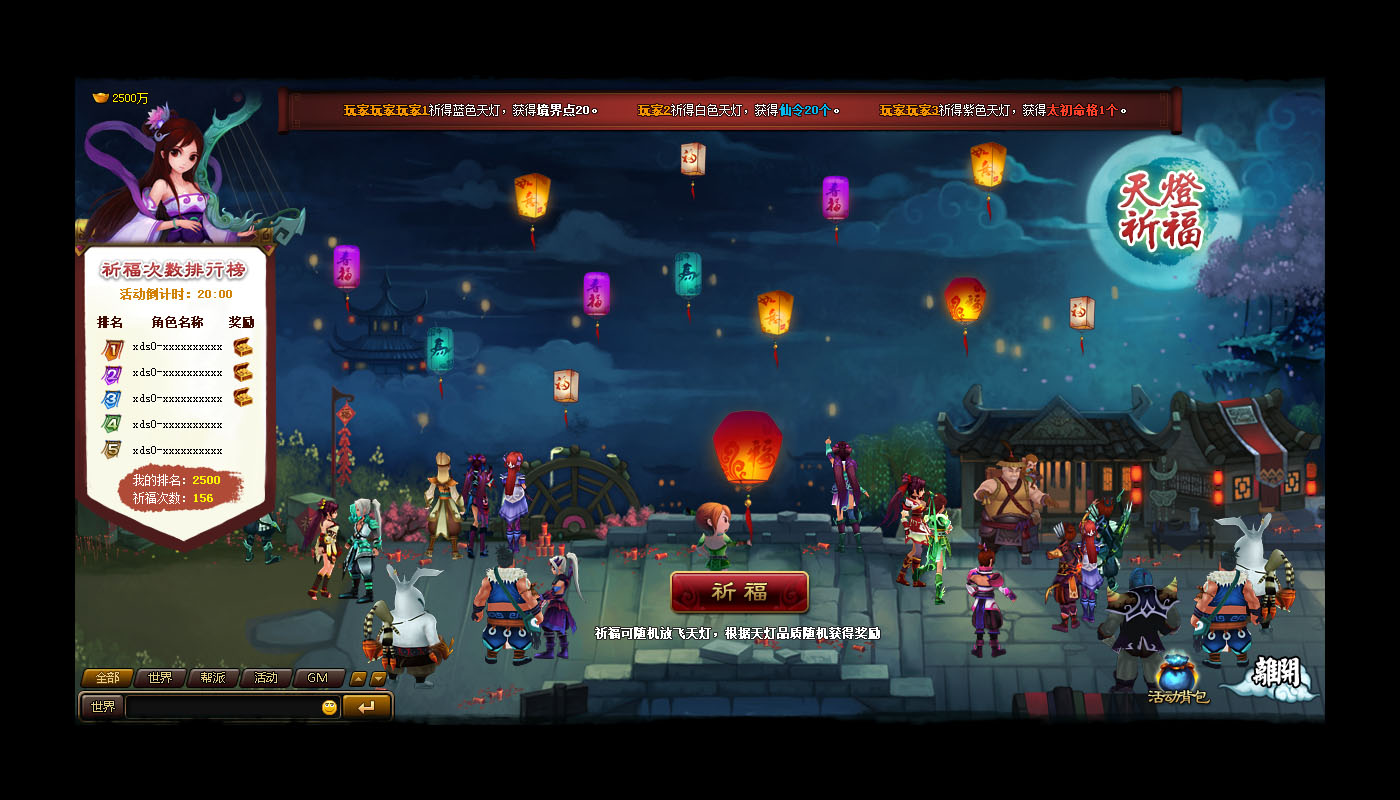
Task: Switch chat to the 全部 tab
Action: (x=107, y=678)
